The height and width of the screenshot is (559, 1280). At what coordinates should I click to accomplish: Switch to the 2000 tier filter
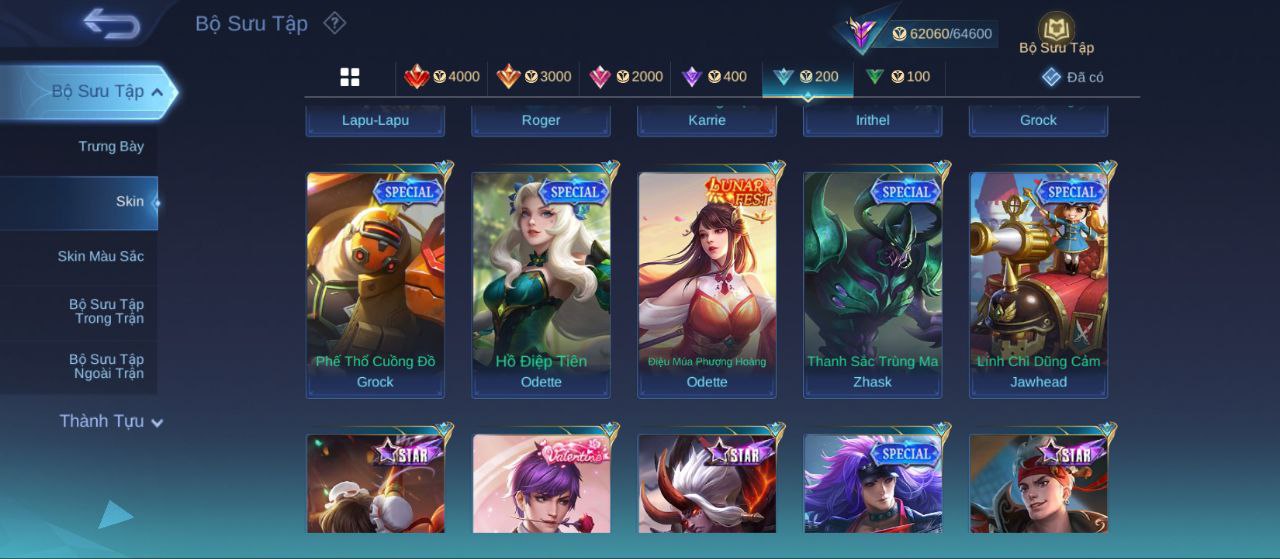point(626,77)
